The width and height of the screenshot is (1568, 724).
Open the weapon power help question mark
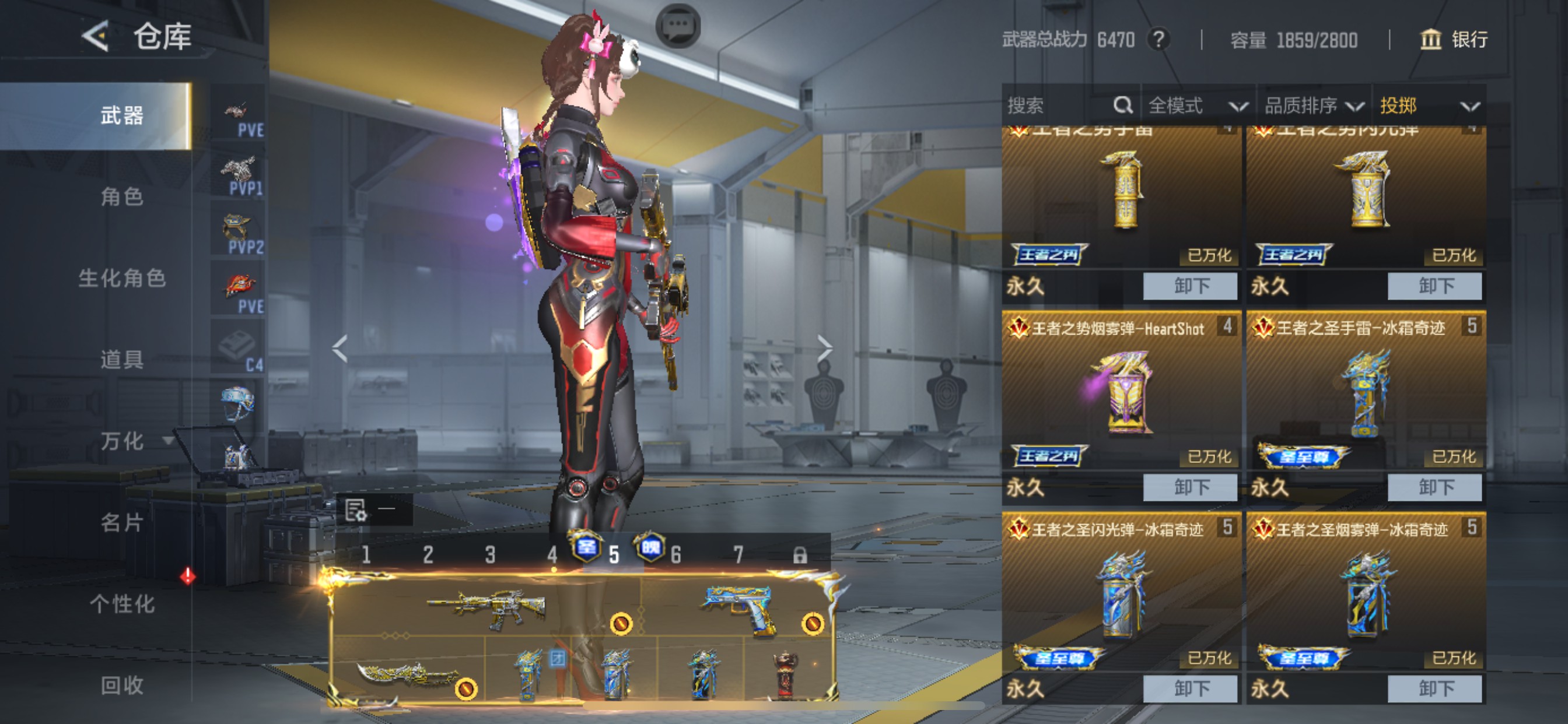[x=1158, y=40]
